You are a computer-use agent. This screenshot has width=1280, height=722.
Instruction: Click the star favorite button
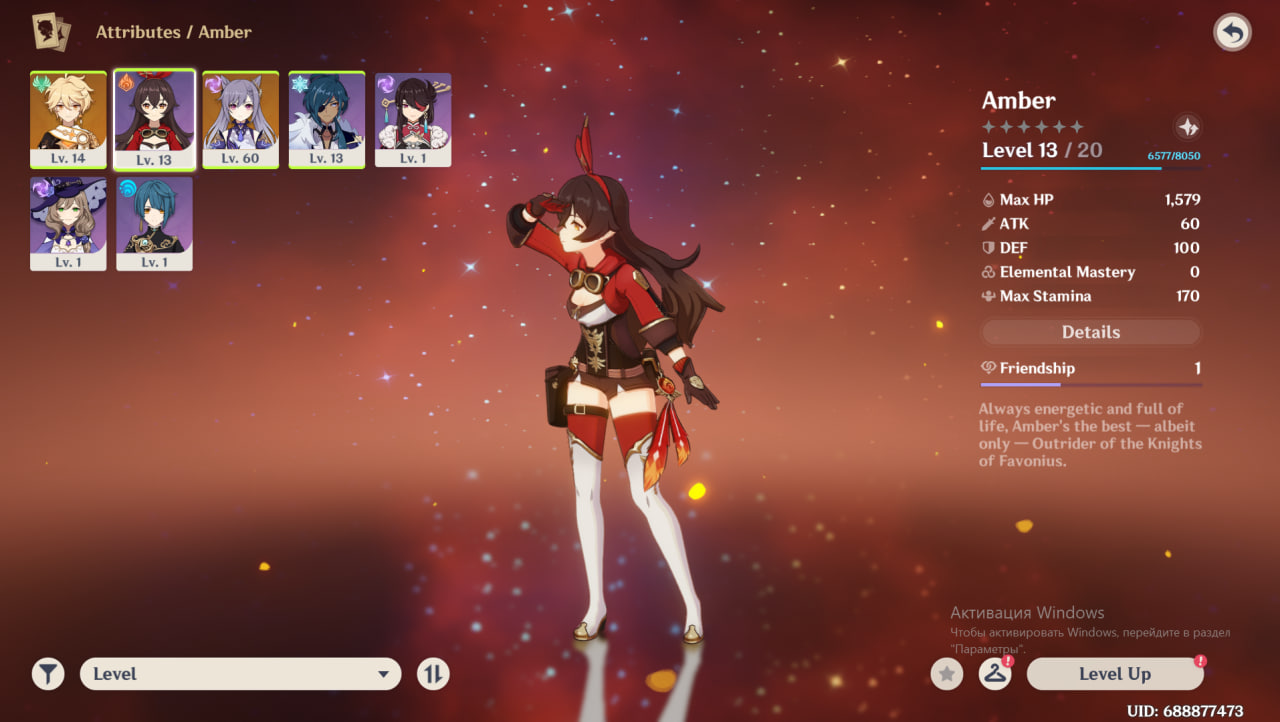[x=946, y=674]
